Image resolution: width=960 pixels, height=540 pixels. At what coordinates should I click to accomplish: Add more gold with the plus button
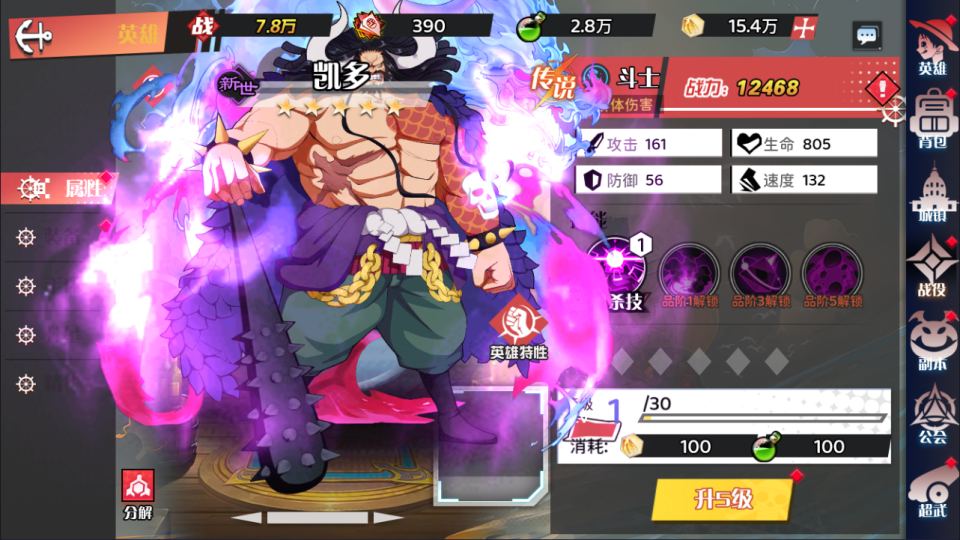(x=799, y=28)
